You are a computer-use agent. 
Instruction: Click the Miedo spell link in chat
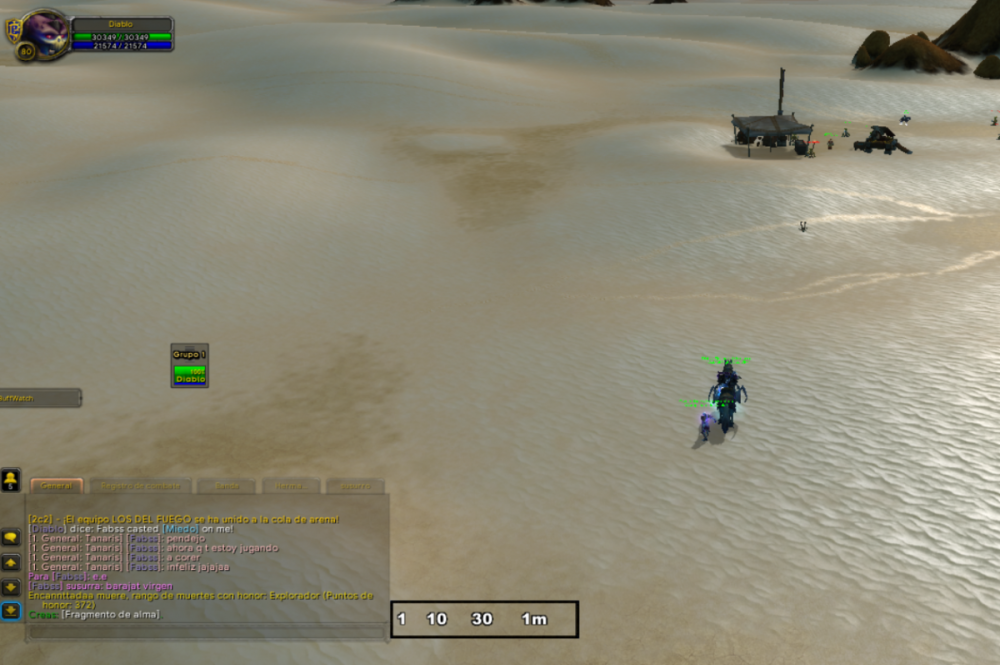(x=180, y=529)
